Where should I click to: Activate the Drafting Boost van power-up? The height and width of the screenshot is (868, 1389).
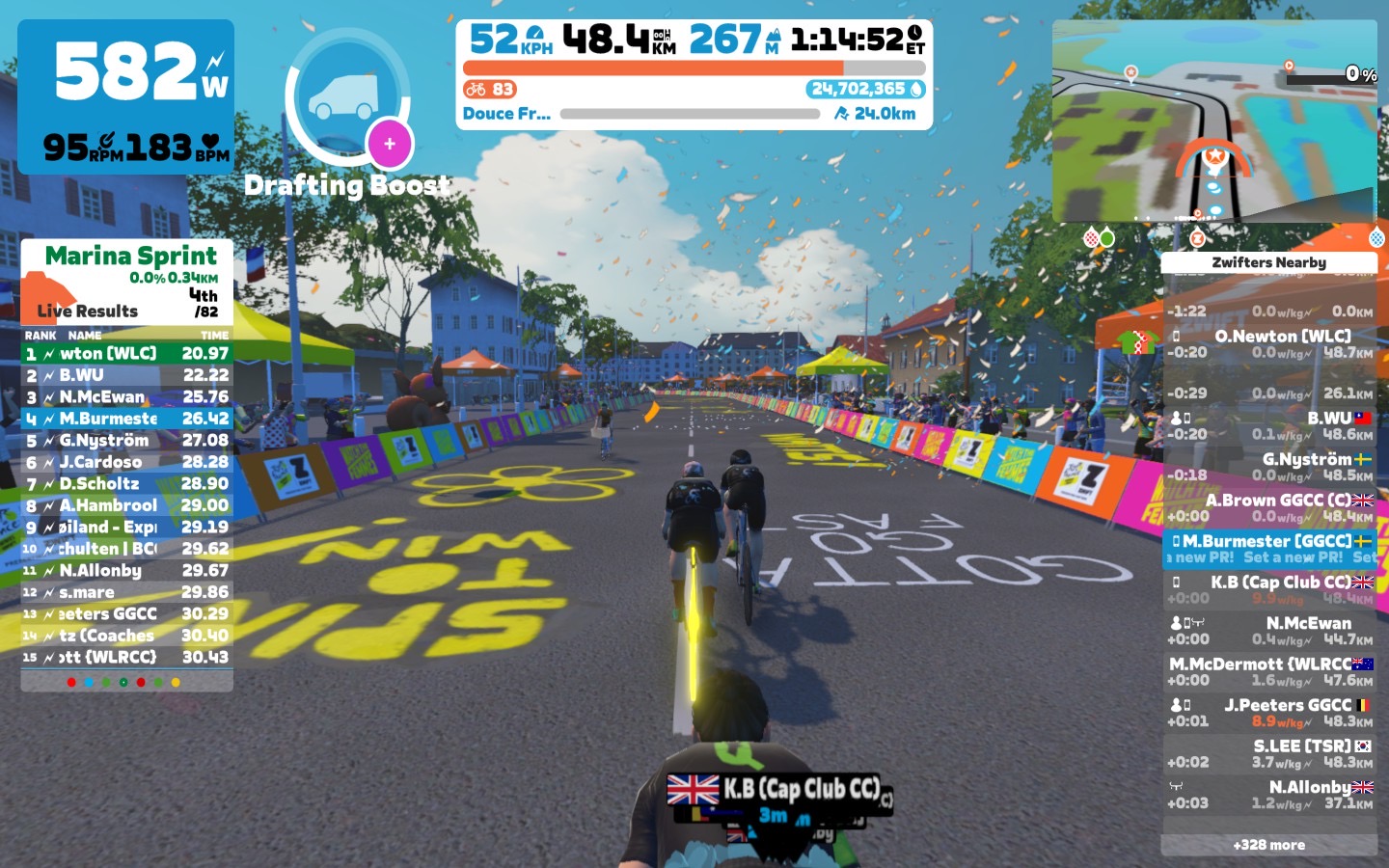coord(347,97)
